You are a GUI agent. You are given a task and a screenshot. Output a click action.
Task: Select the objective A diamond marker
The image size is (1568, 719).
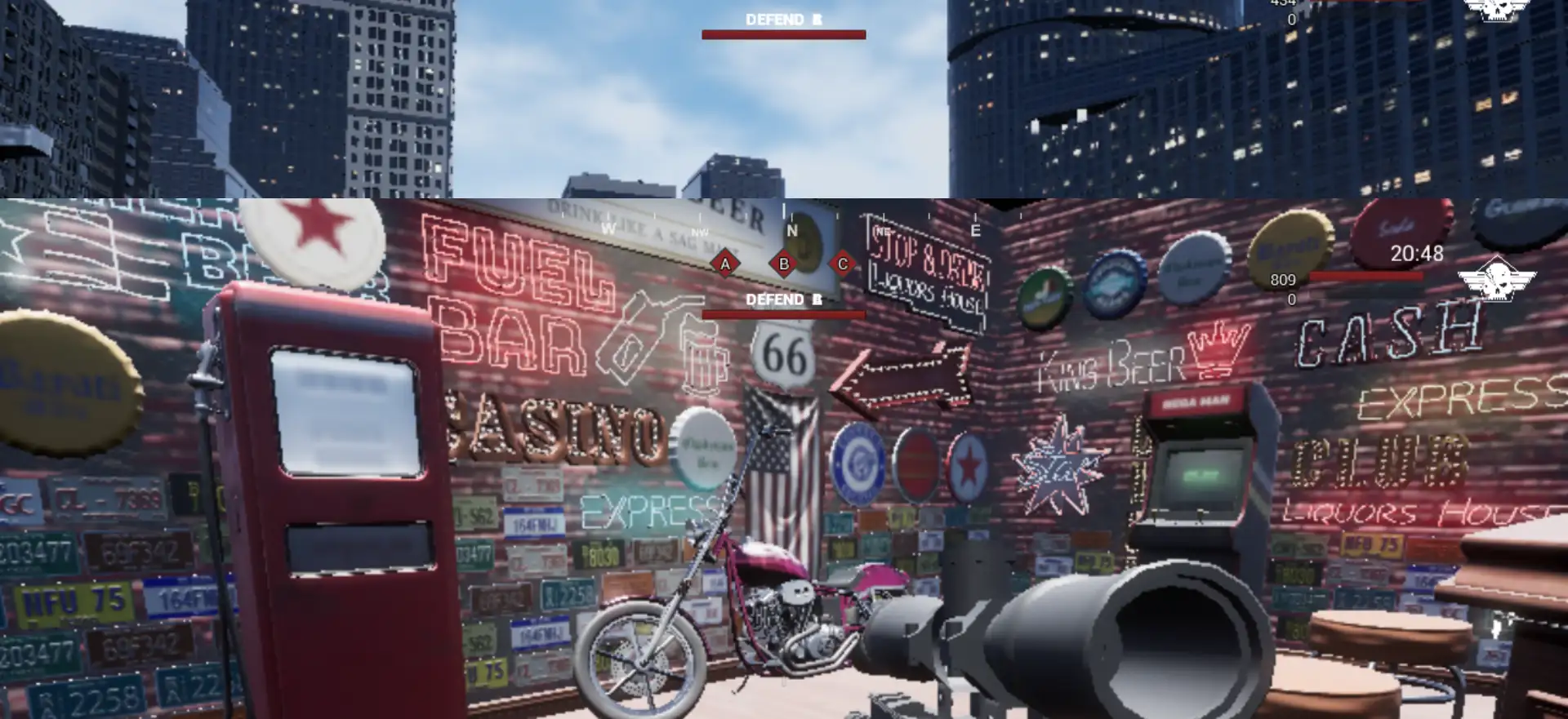pos(724,264)
